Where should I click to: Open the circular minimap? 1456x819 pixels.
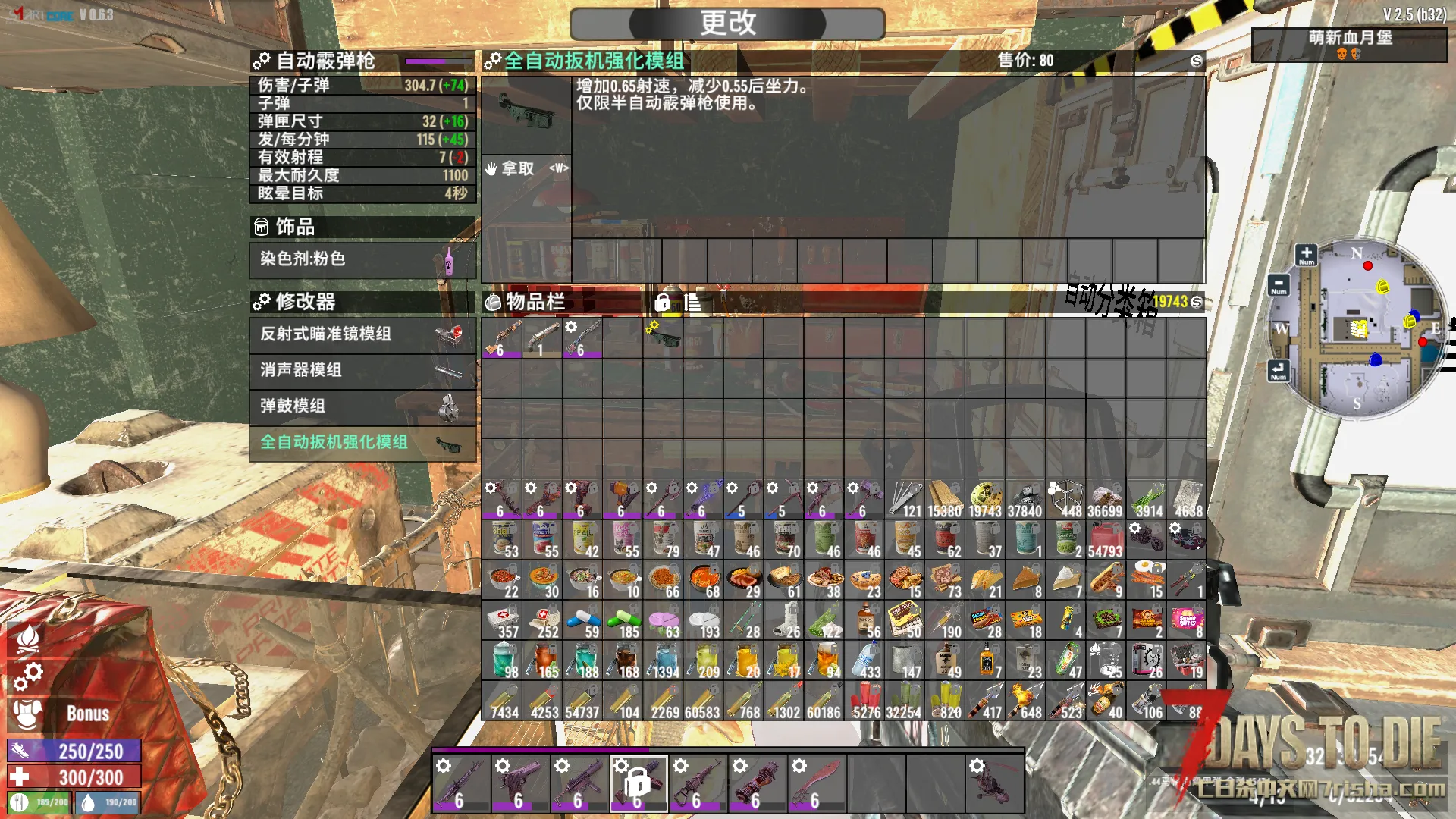pyautogui.click(x=1357, y=328)
